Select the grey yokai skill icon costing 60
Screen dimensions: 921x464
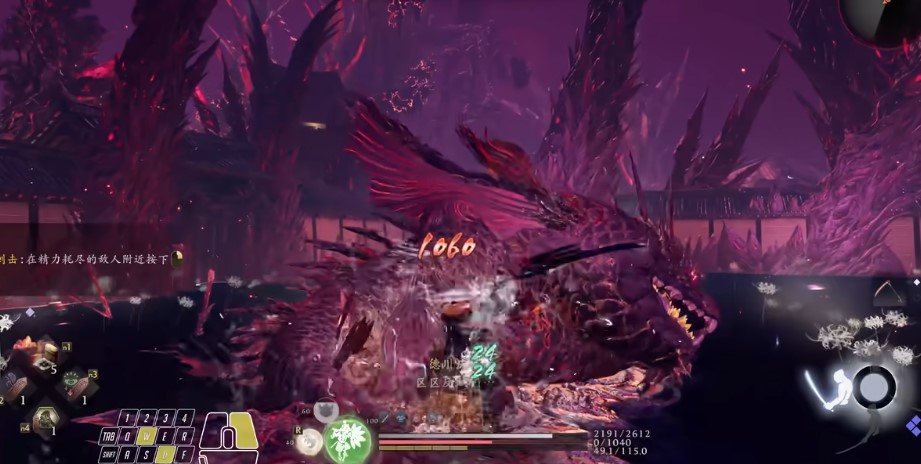[x=324, y=410]
